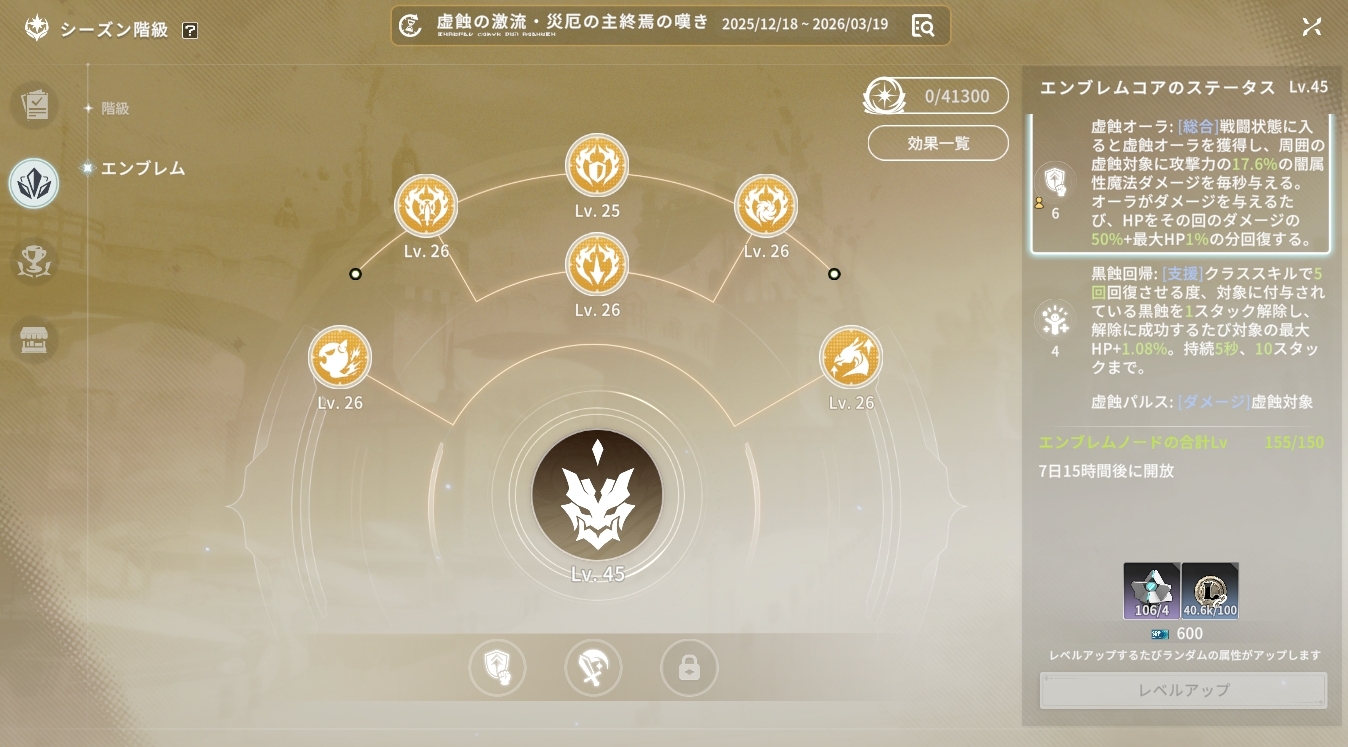Screen dimensions: 1348x747
Task: Click the greyed レベルアップ button
Action: (1183, 690)
